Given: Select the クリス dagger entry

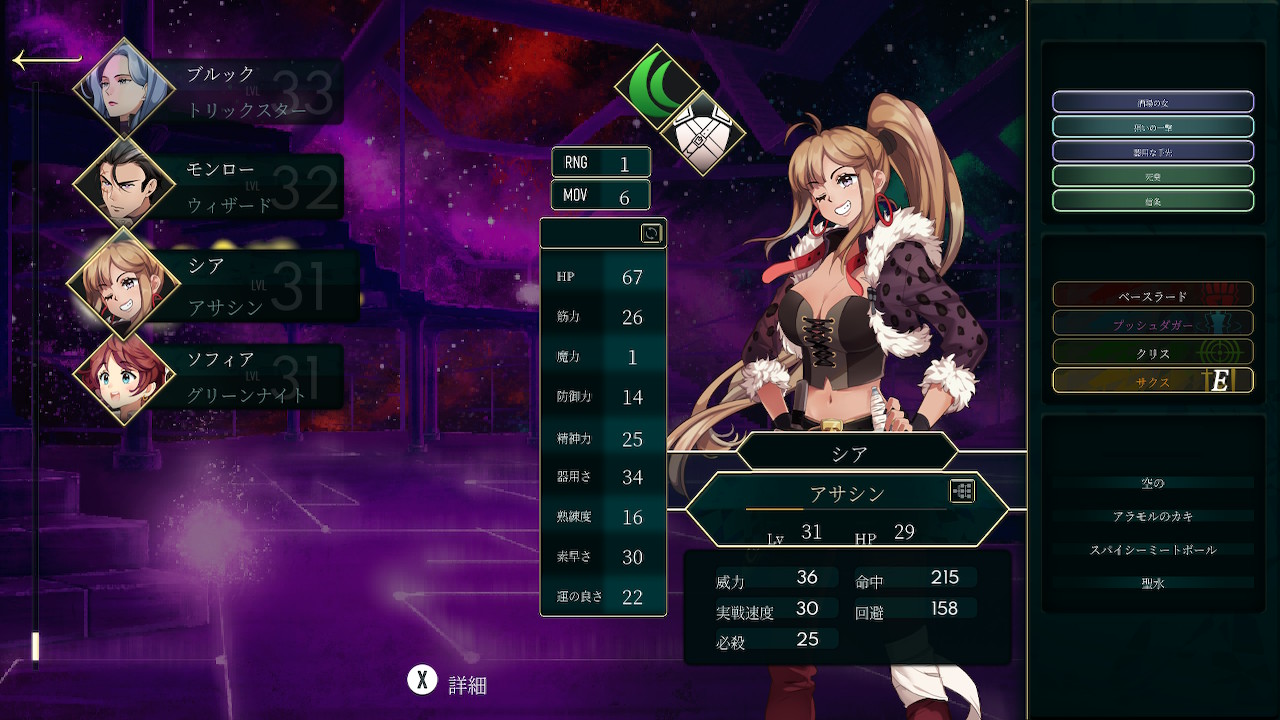Looking at the screenshot, I should pyautogui.click(x=1152, y=352).
